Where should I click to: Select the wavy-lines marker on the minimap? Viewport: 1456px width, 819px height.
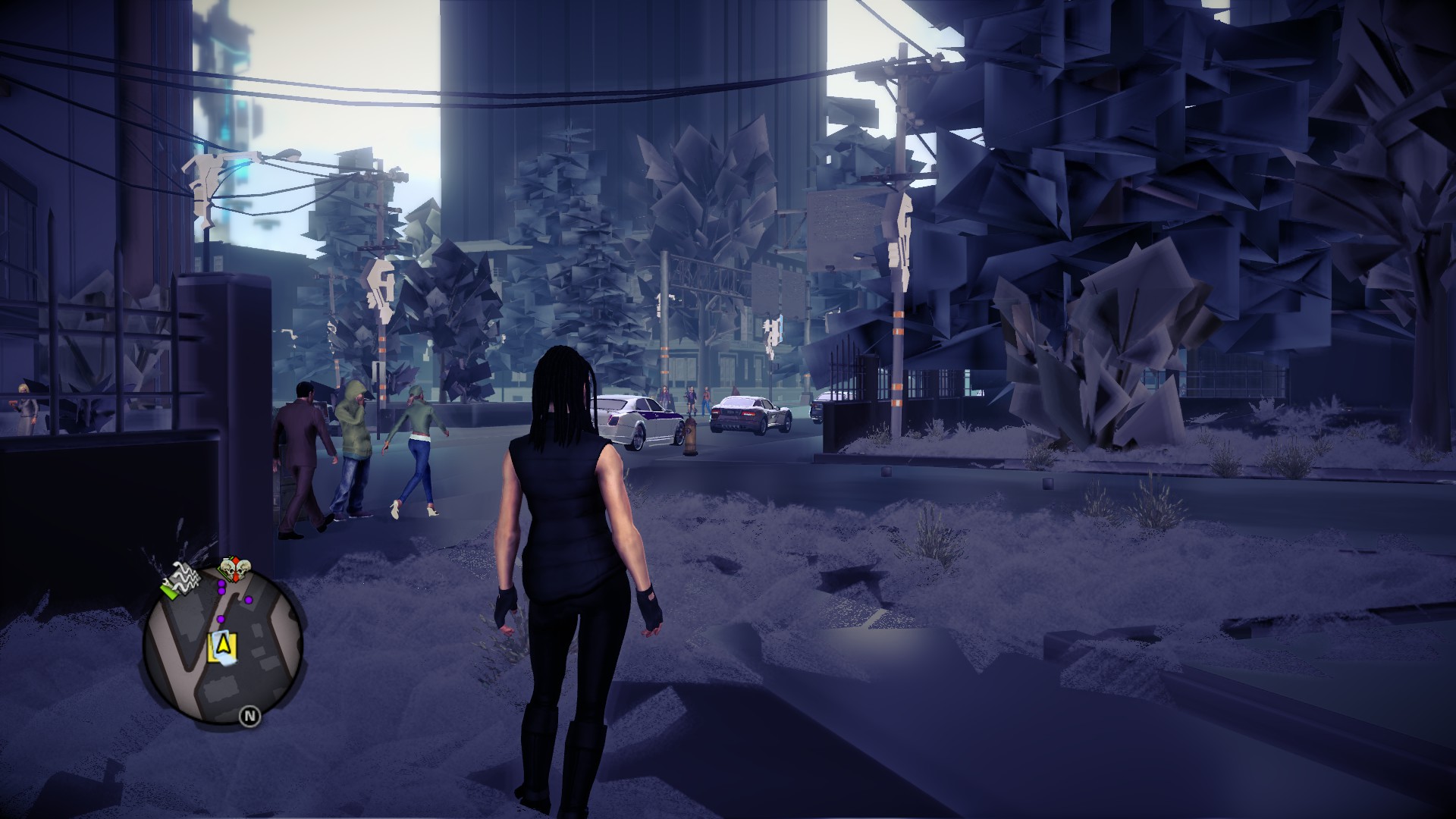click(x=182, y=581)
